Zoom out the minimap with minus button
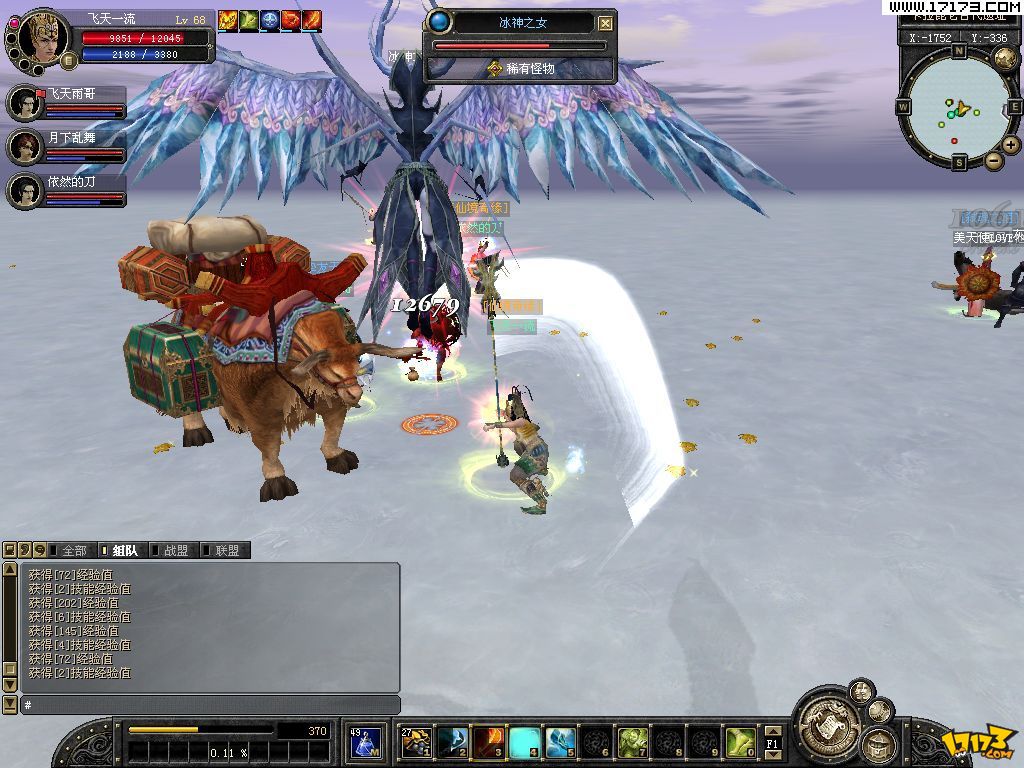Image resolution: width=1024 pixels, height=768 pixels. tap(994, 160)
